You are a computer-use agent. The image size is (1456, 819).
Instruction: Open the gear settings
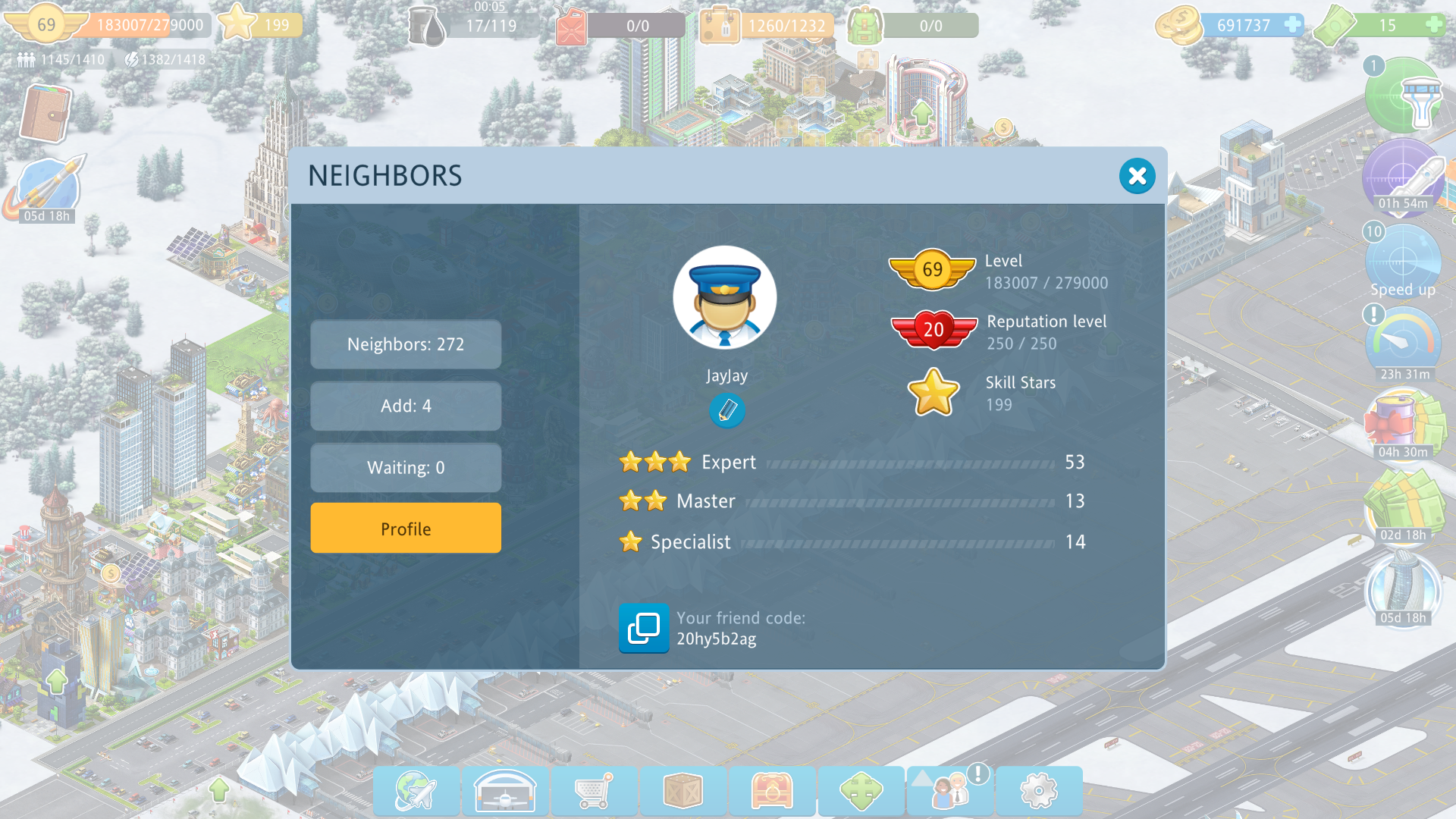(x=1039, y=791)
